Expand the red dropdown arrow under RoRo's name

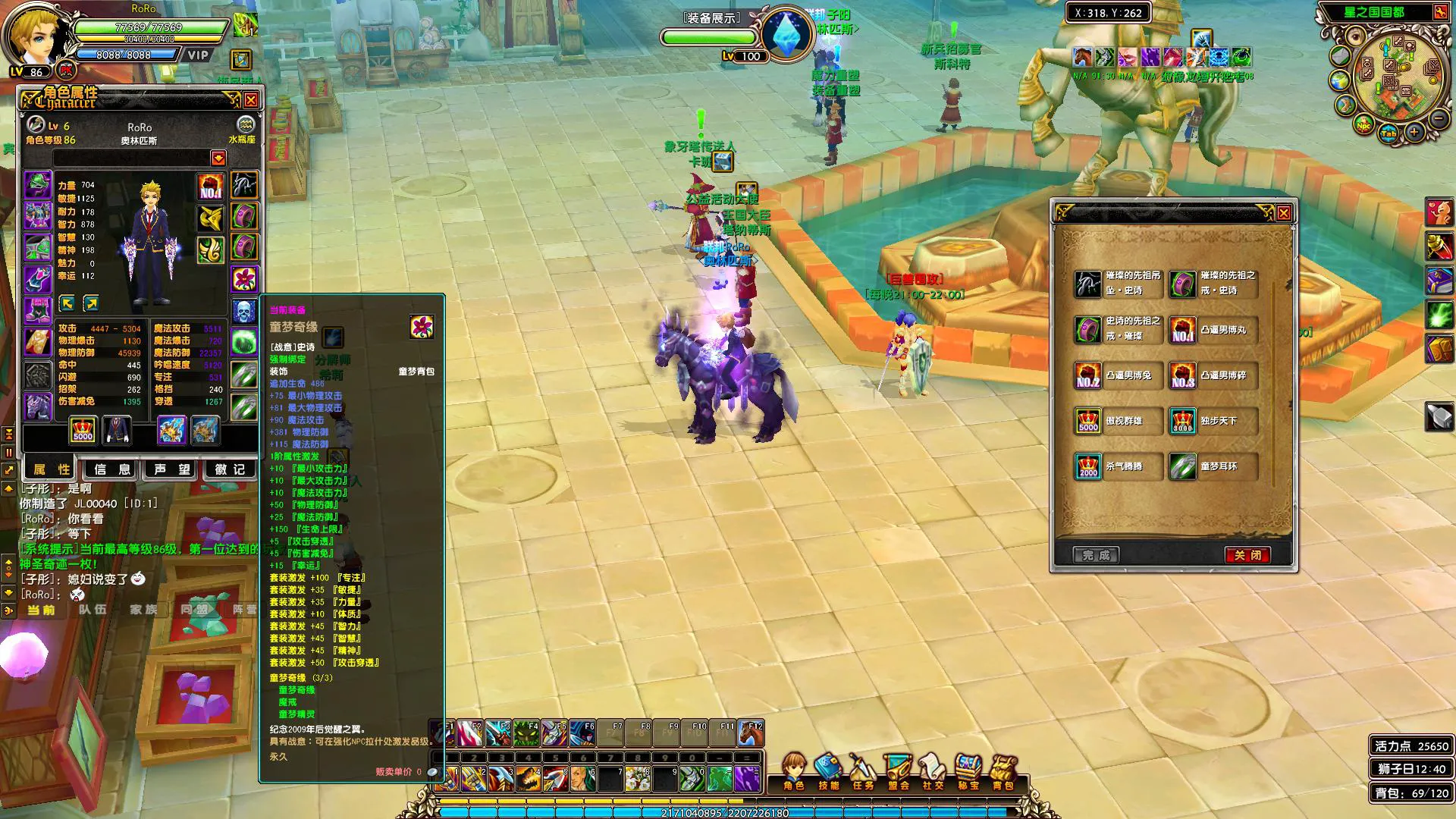pos(218,158)
